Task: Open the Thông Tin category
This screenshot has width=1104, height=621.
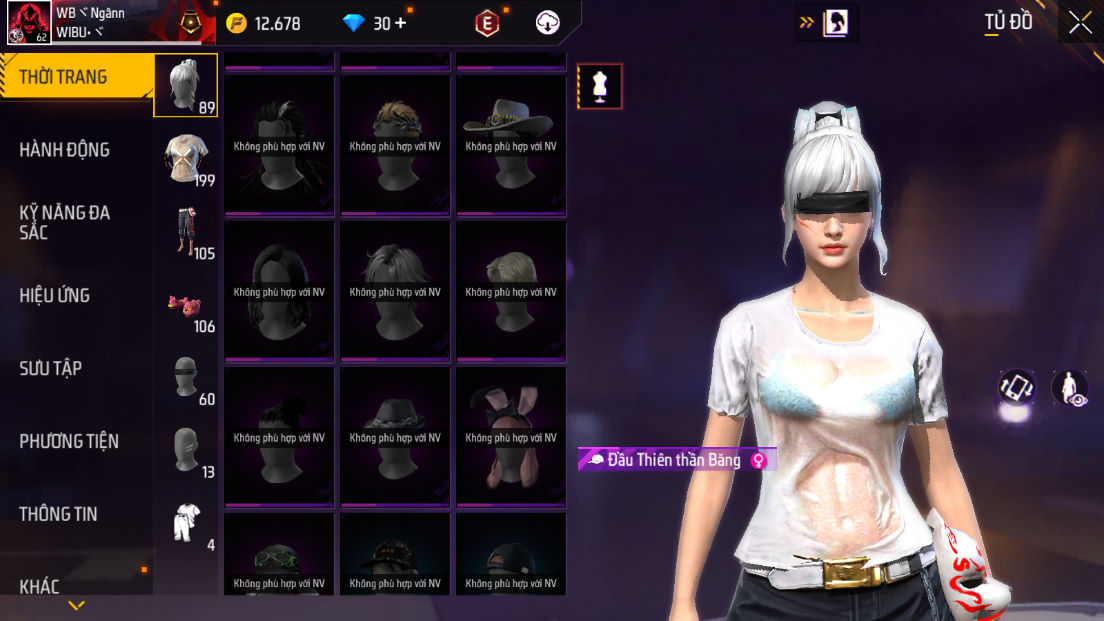Action: [x=59, y=514]
